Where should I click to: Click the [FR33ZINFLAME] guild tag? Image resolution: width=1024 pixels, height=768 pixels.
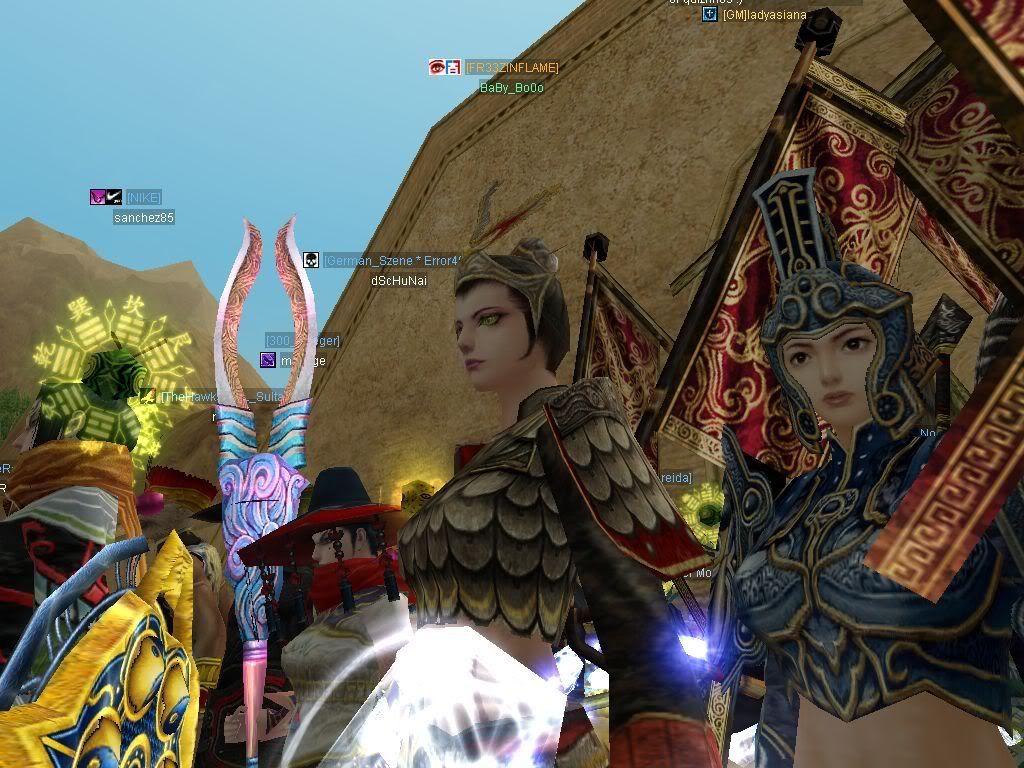point(511,67)
